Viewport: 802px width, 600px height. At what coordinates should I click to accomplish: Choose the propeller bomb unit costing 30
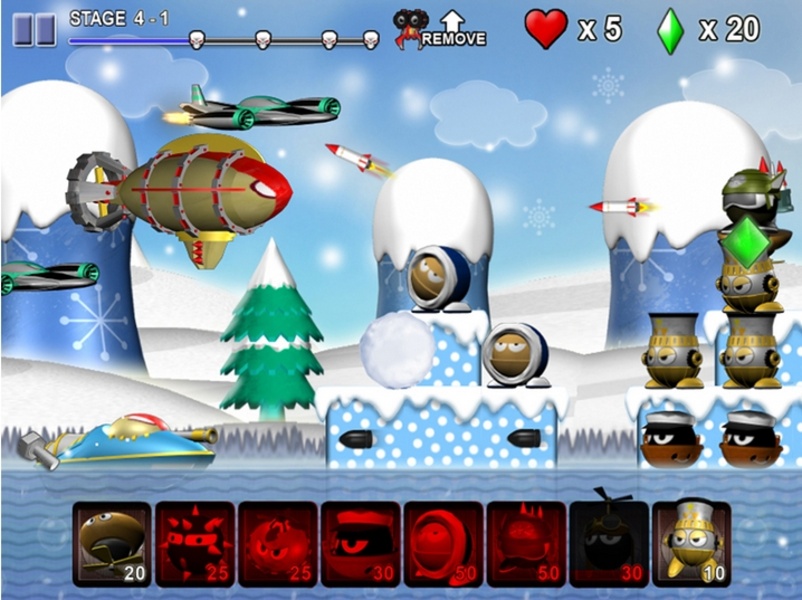click(608, 543)
